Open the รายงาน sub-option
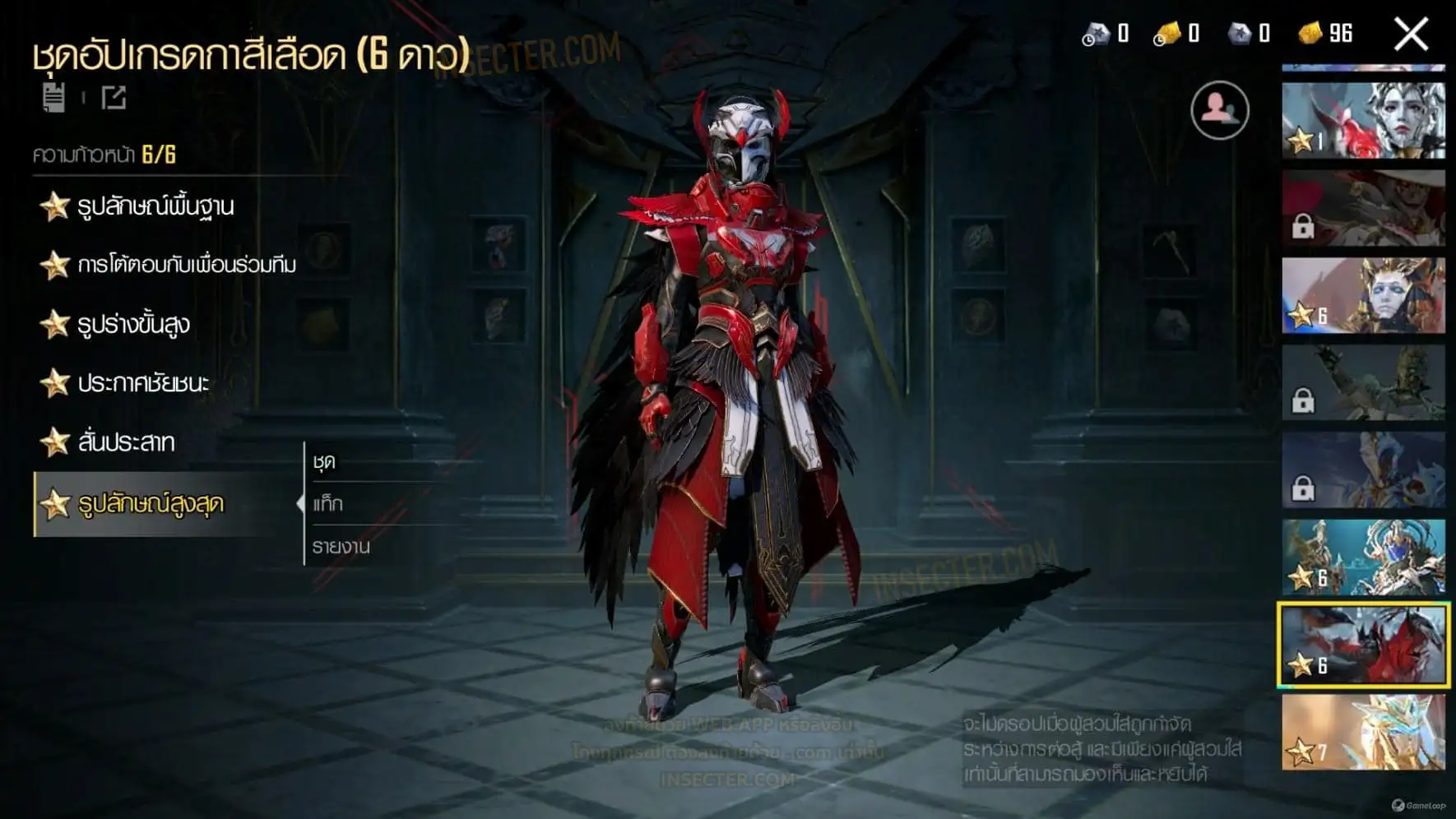The width and height of the screenshot is (1456, 819). [x=341, y=547]
